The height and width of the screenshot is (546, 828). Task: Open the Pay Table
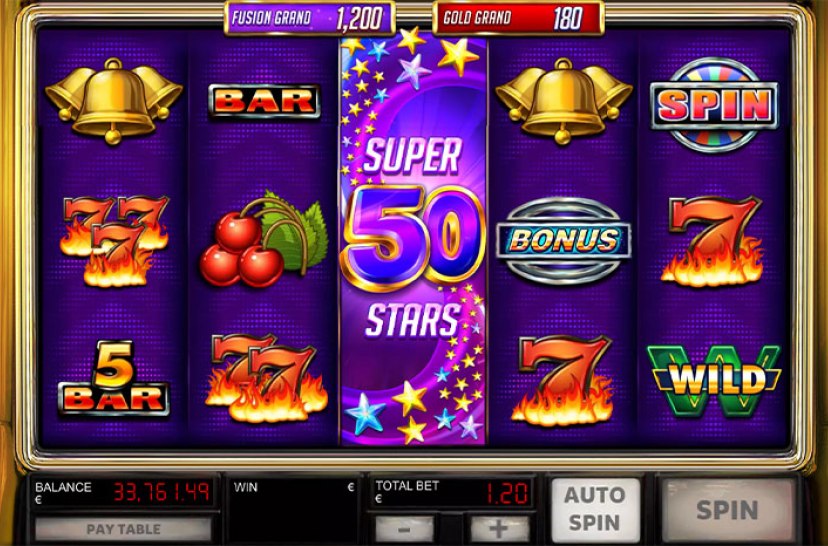(124, 529)
